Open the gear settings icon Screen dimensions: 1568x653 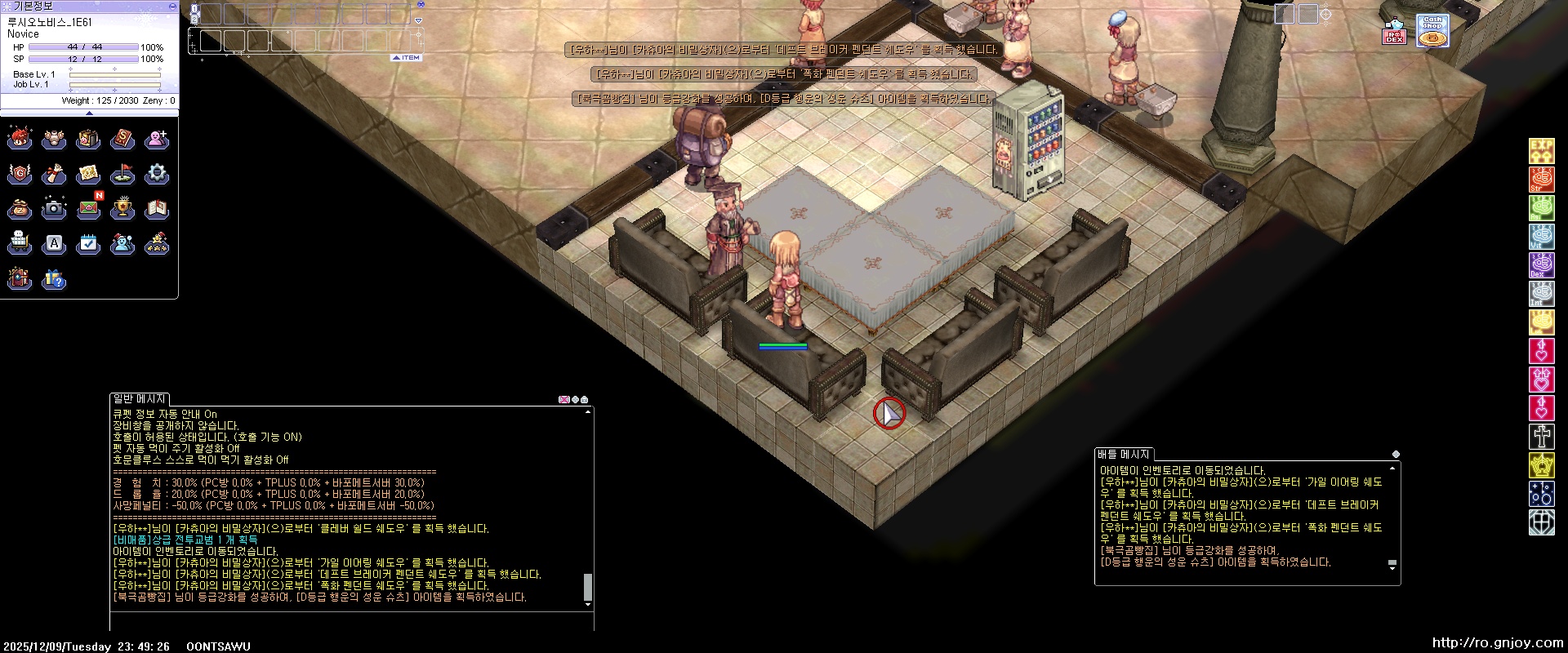157,174
